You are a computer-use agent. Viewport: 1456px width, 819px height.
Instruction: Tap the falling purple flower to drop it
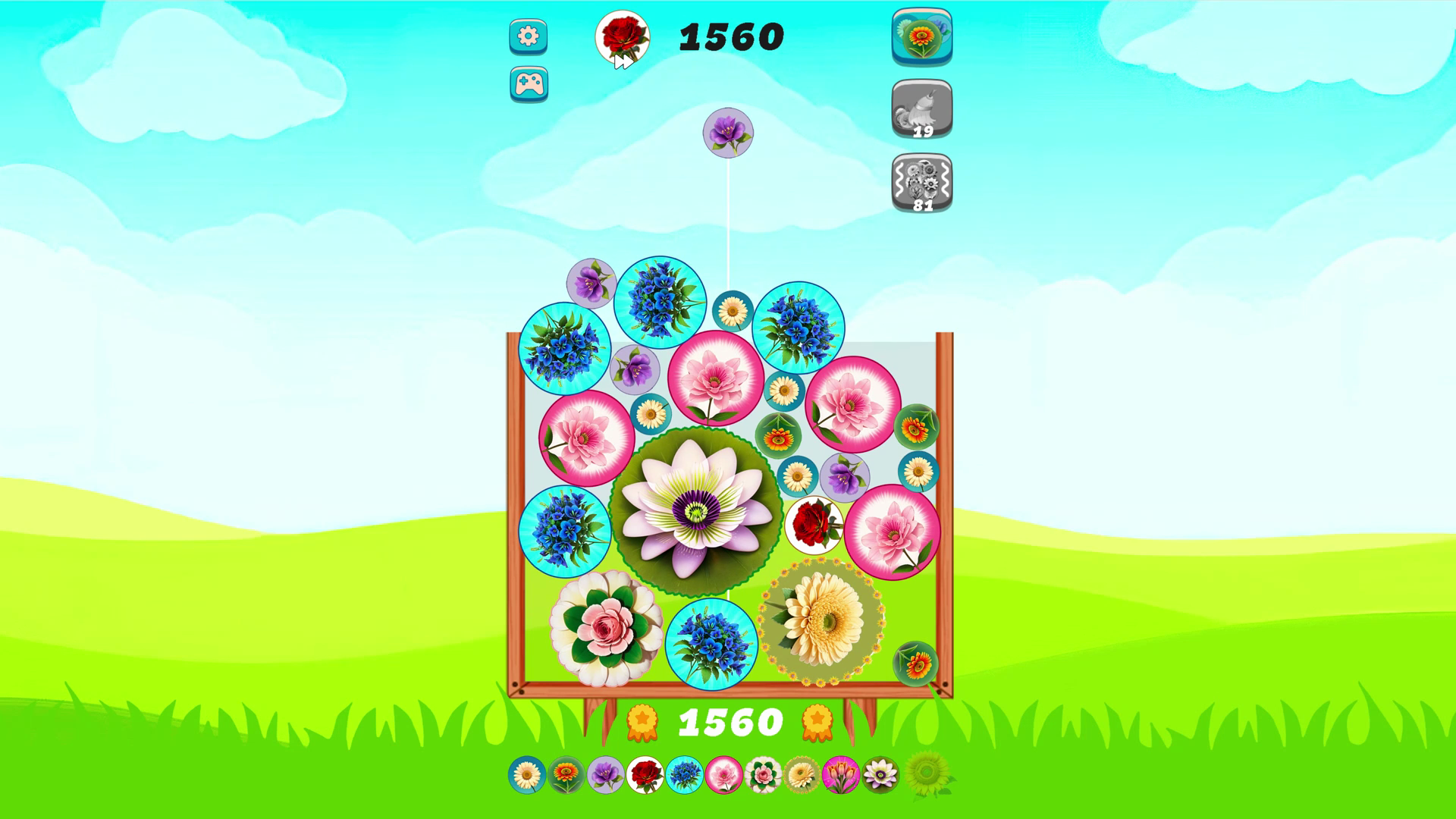pos(726,131)
